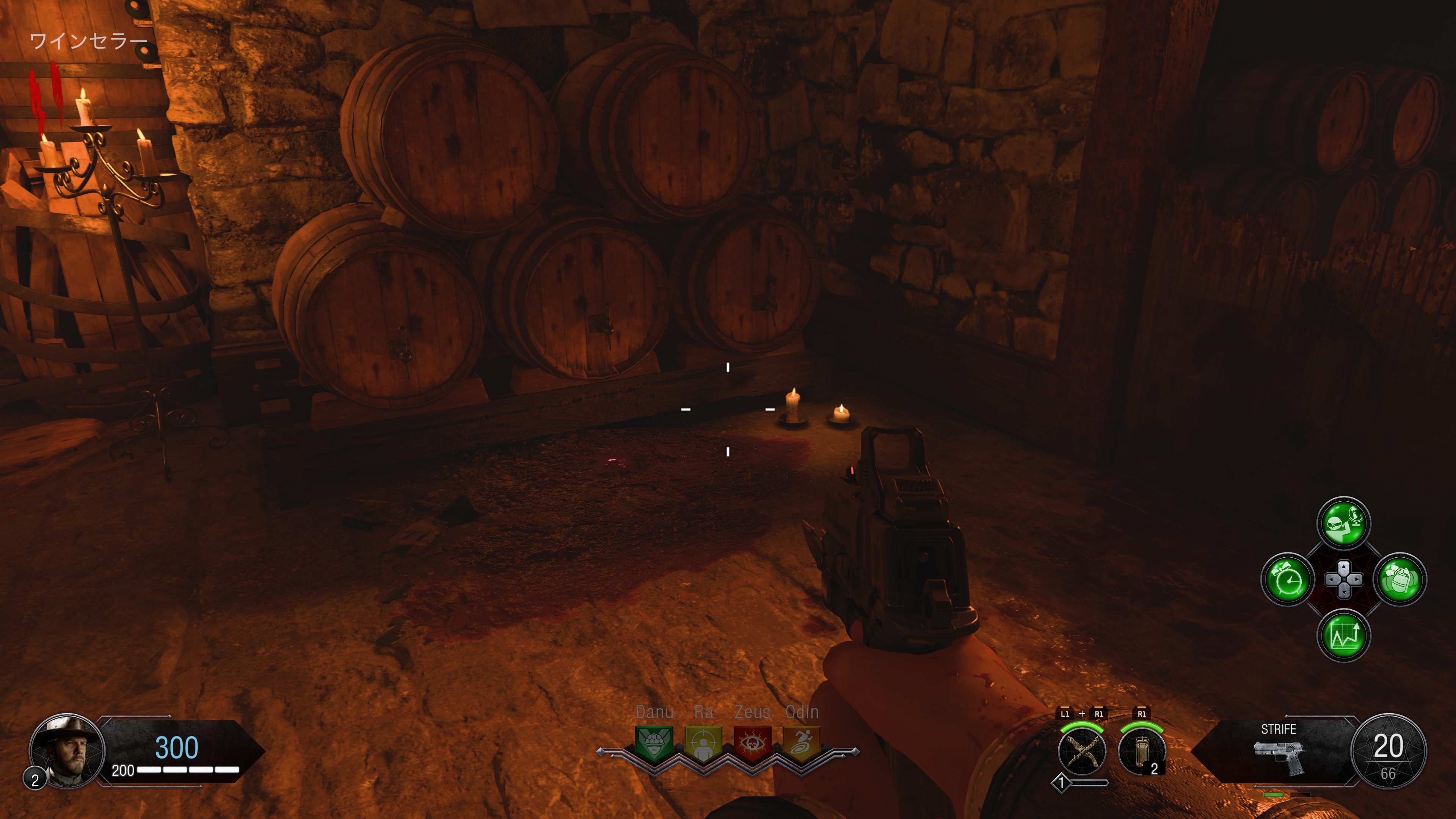The width and height of the screenshot is (1456, 819).
Task: Use the grenade elixir orb
Action: [x=1400, y=579]
